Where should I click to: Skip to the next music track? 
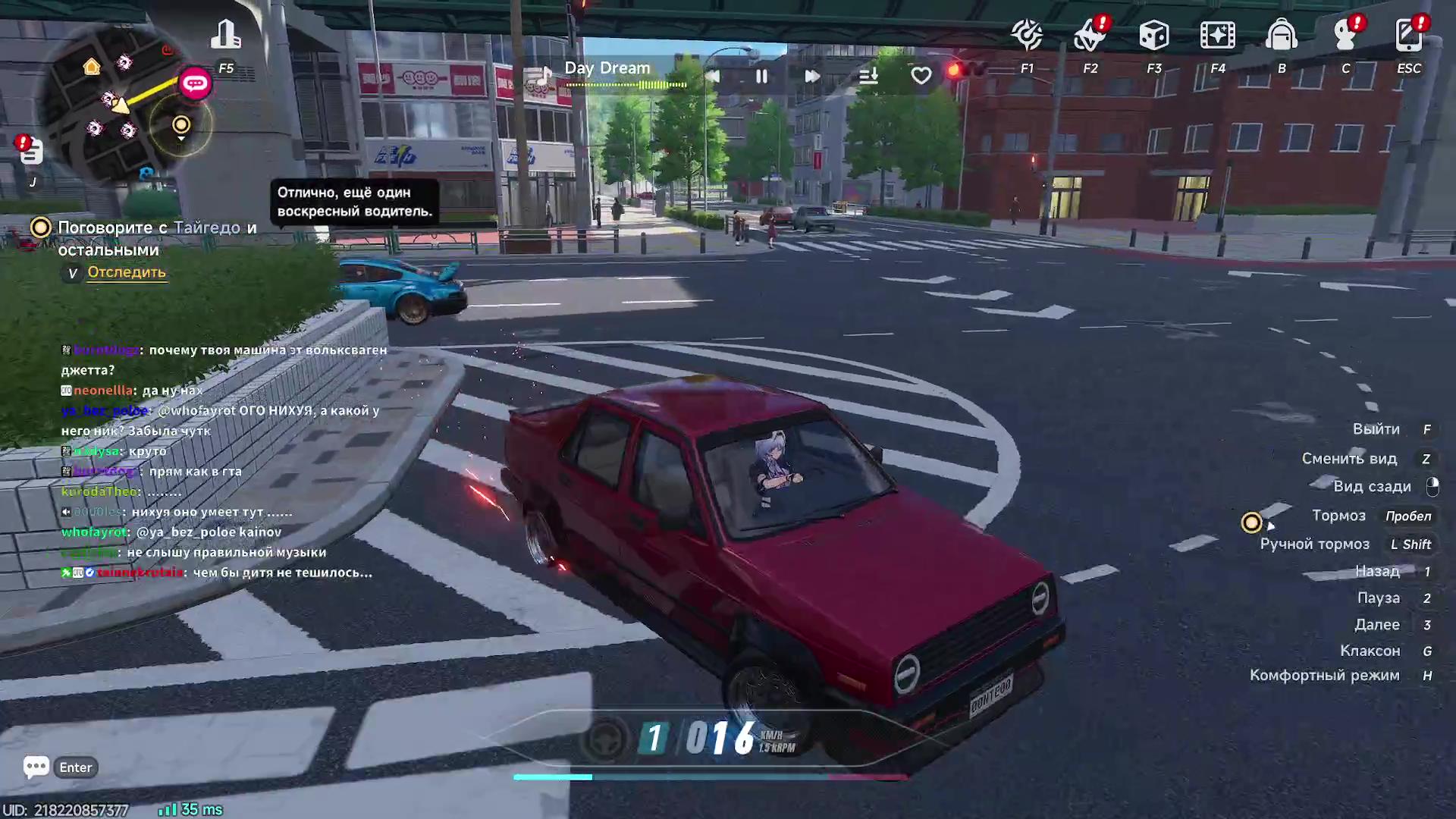coord(811,76)
